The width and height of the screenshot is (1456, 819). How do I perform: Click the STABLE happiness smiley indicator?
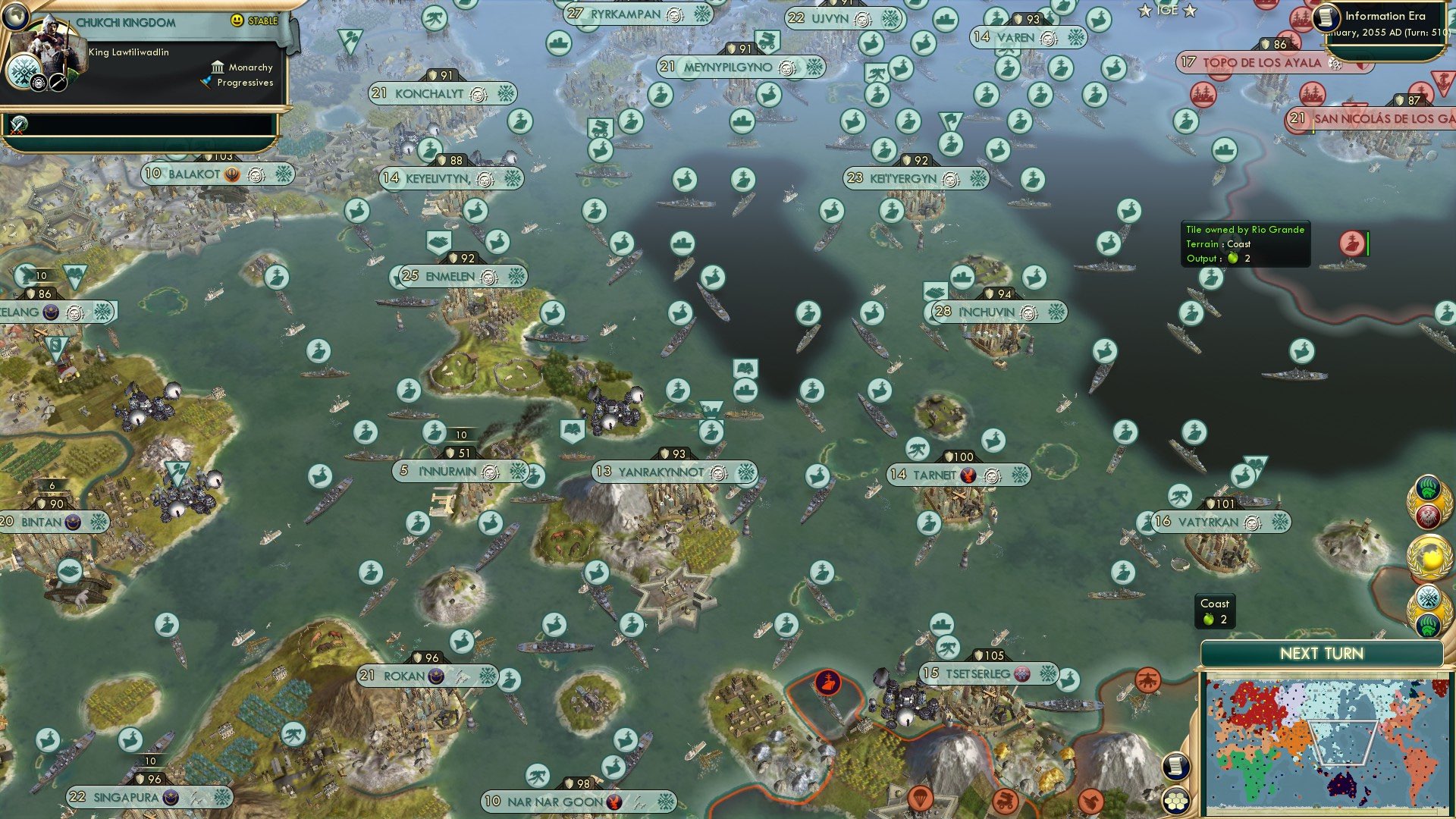[235, 20]
